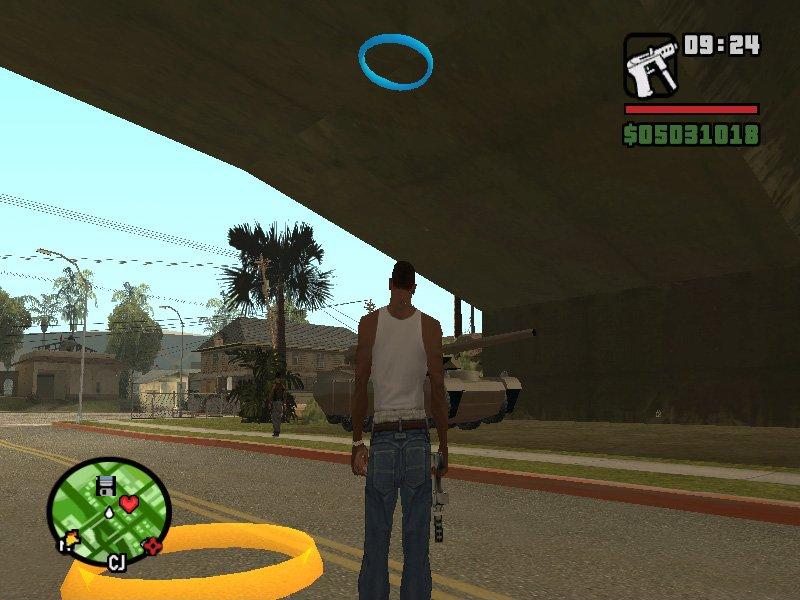Viewport: 800px width, 600px height.
Task: Click the red heart radar marker
Action: tap(129, 503)
